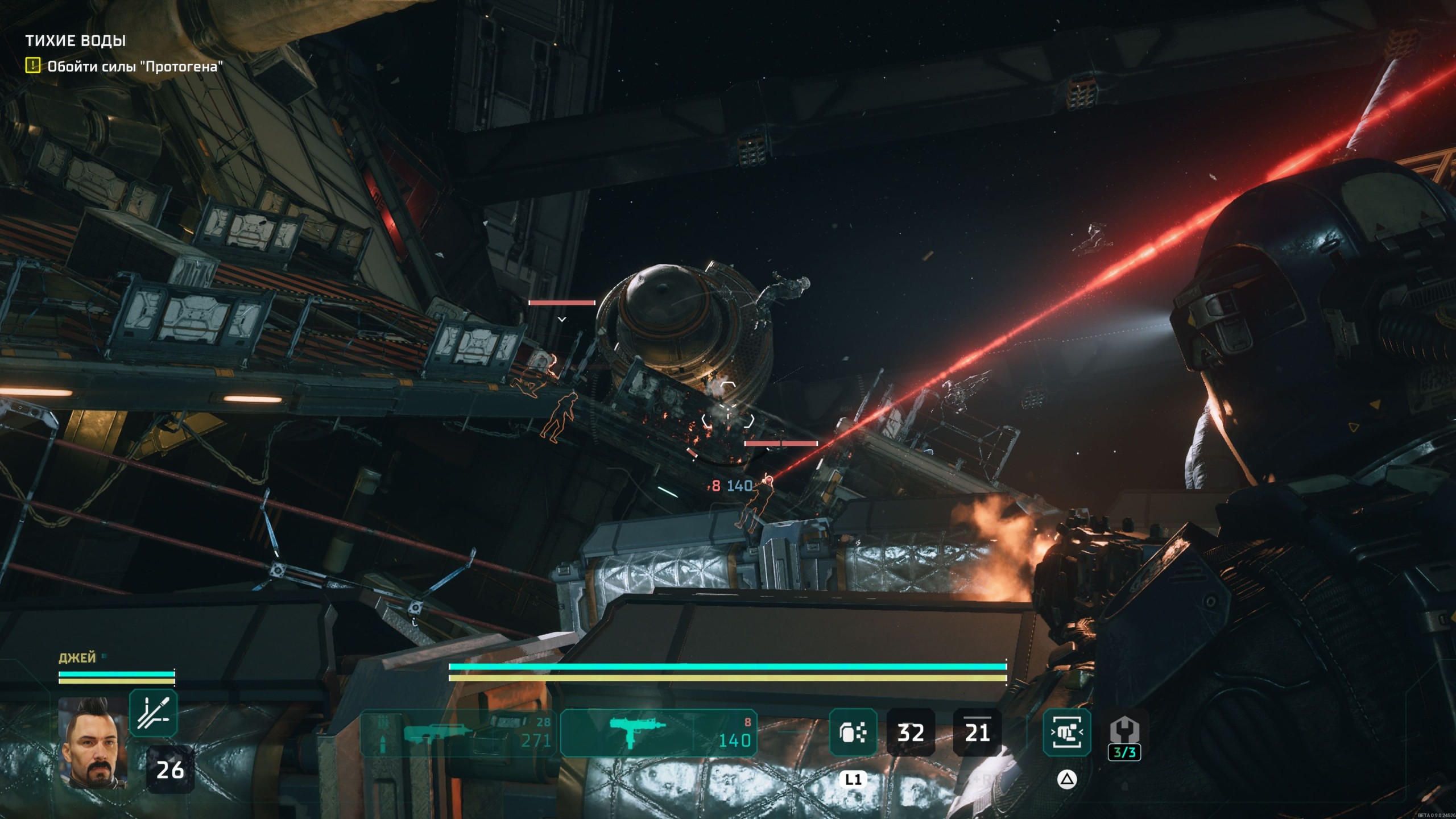Open the "Обойти силы Протогена" objective tracker

point(134,67)
